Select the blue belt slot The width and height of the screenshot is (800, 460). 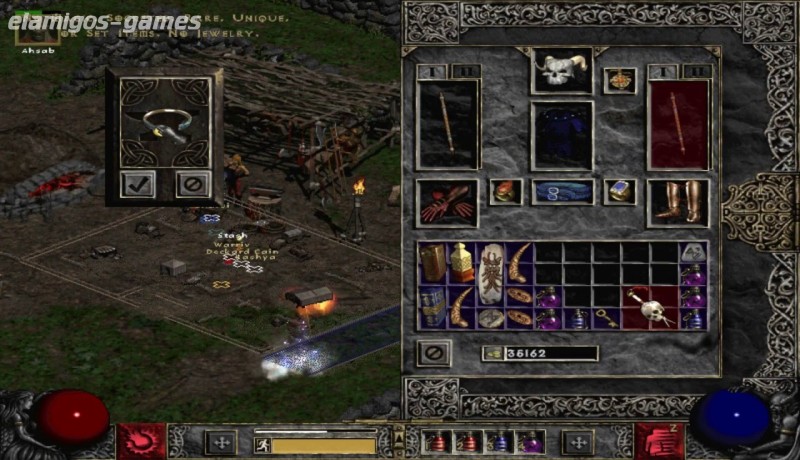click(x=562, y=192)
